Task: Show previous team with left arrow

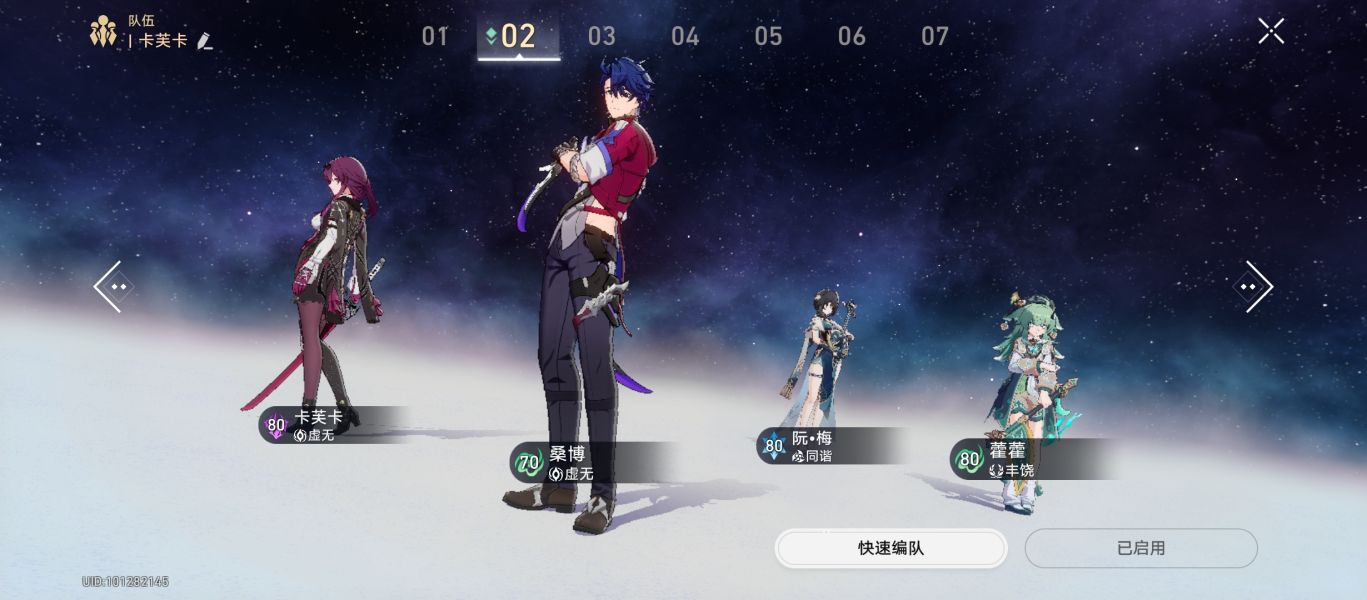Action: [111, 287]
